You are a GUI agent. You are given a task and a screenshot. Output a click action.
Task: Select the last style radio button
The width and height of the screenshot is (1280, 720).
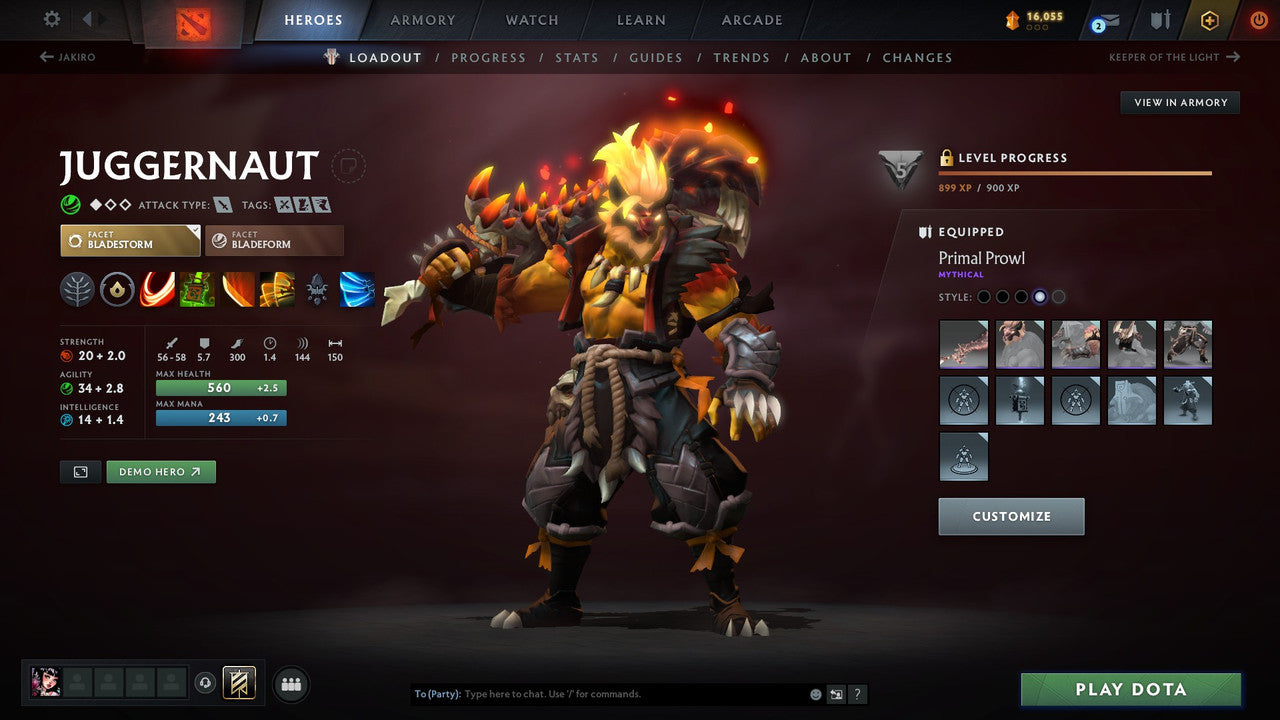(x=1057, y=296)
